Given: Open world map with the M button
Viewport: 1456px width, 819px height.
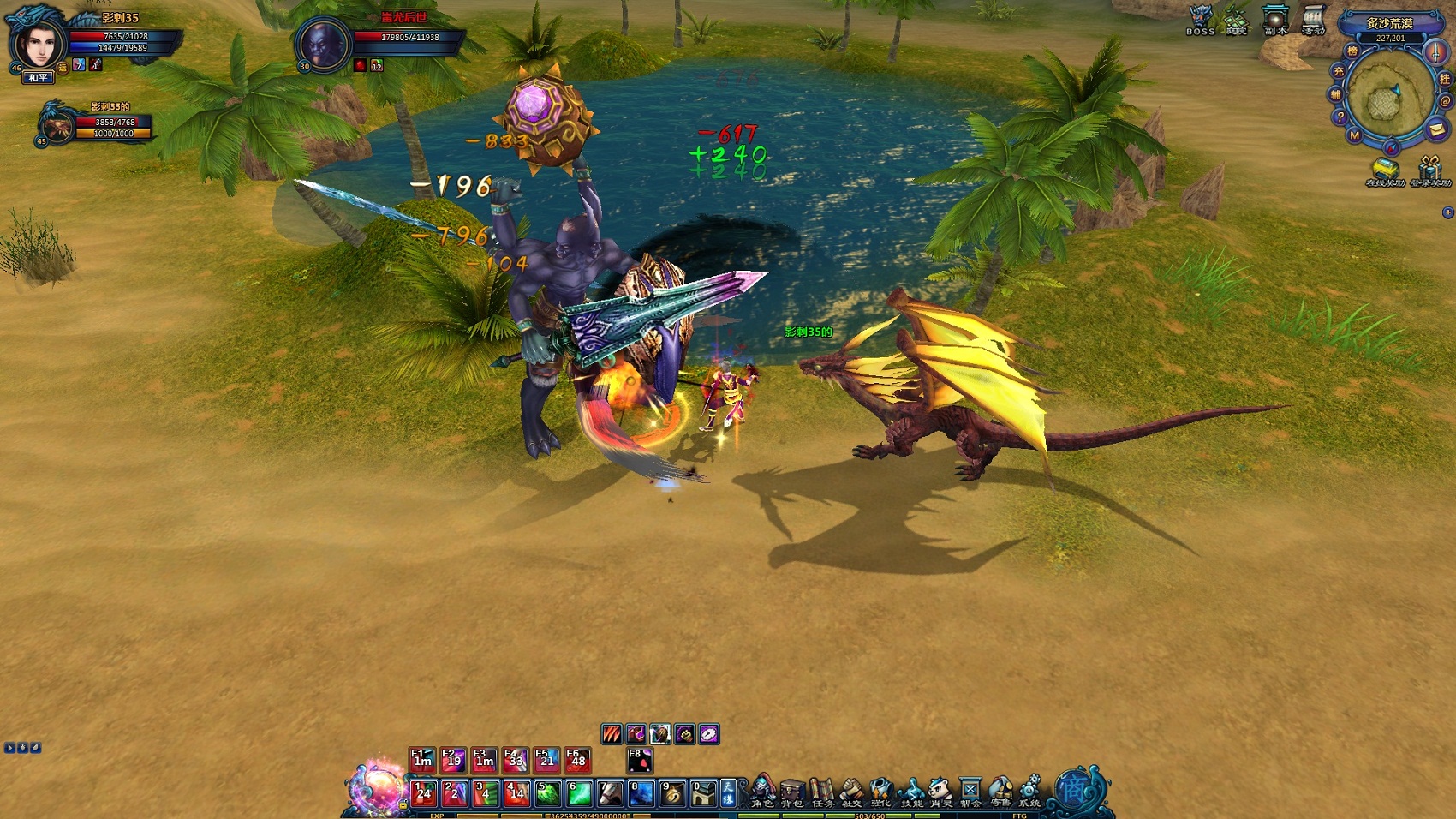Looking at the screenshot, I should coord(1354,135).
